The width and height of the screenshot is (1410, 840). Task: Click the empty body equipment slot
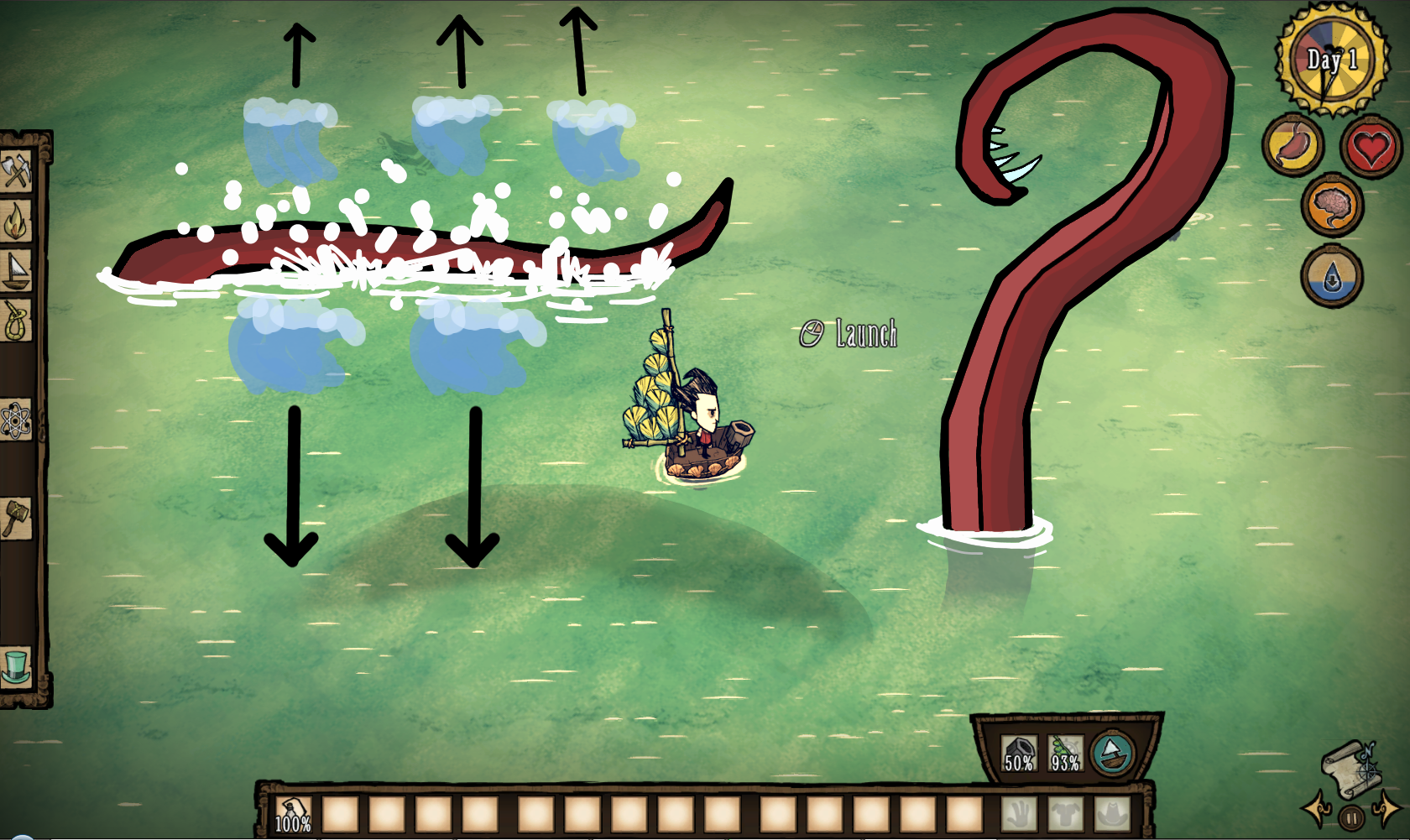coord(1066,814)
